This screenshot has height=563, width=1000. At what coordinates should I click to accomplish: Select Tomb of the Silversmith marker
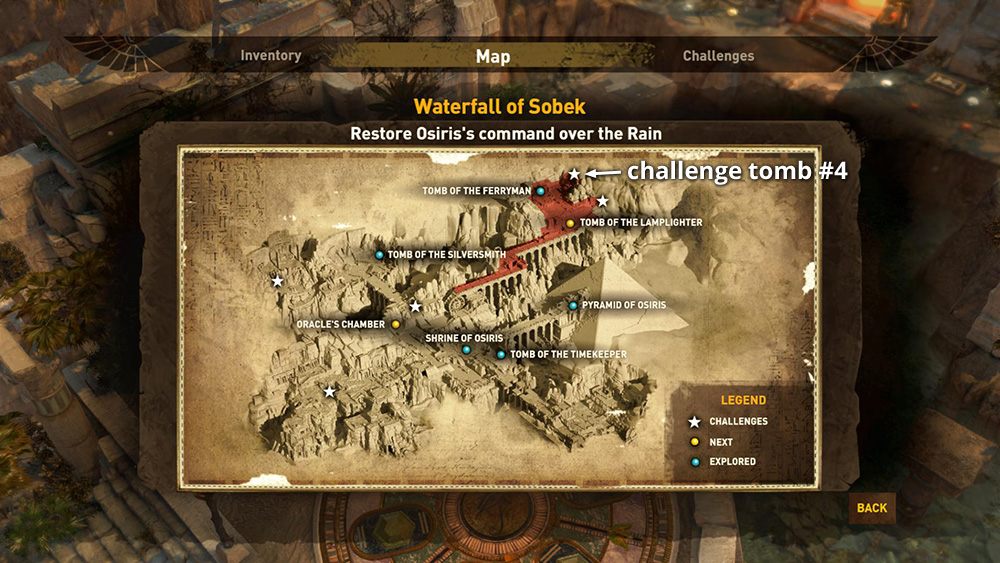pos(379,255)
